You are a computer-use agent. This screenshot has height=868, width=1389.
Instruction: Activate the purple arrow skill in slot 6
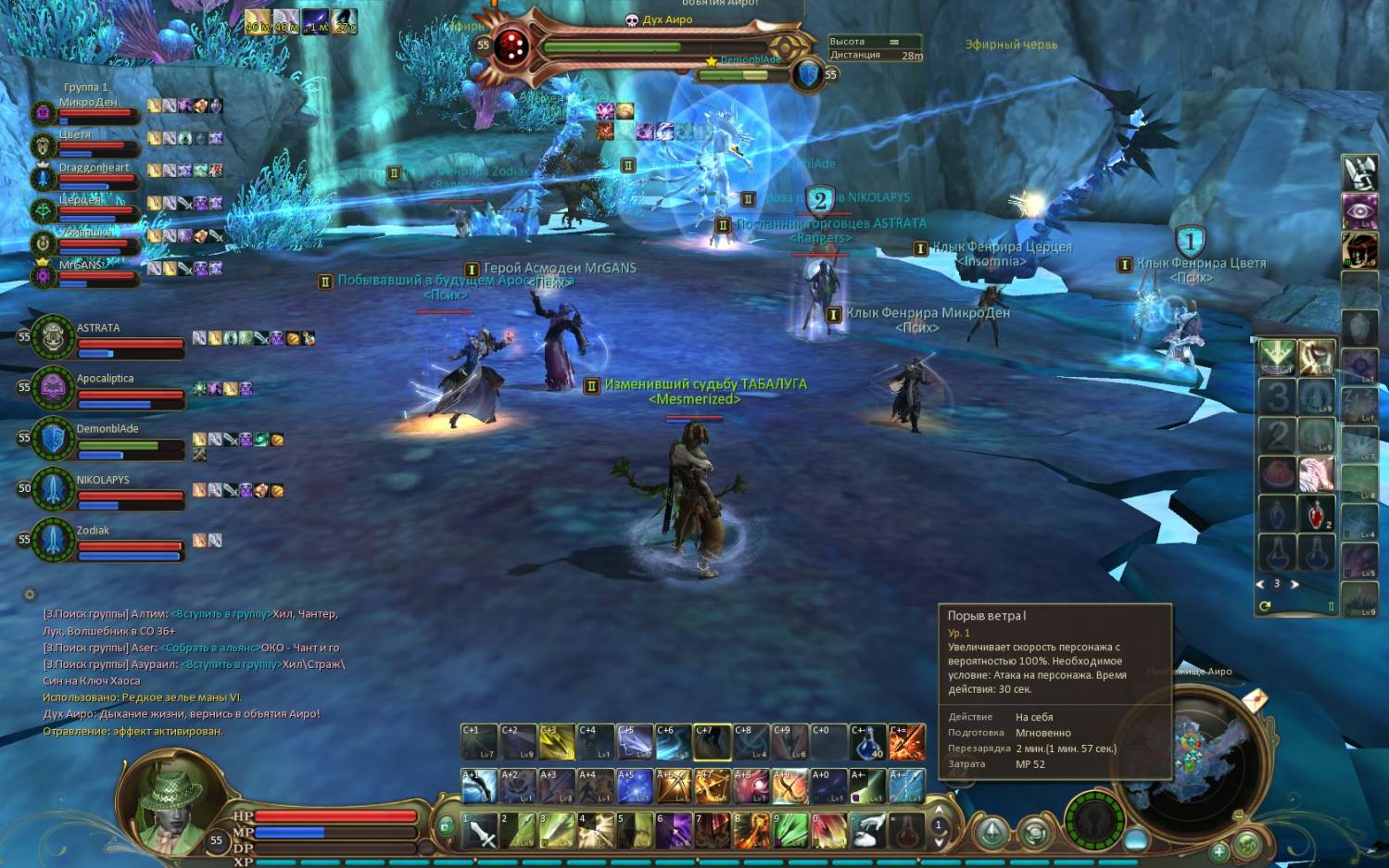[x=674, y=831]
